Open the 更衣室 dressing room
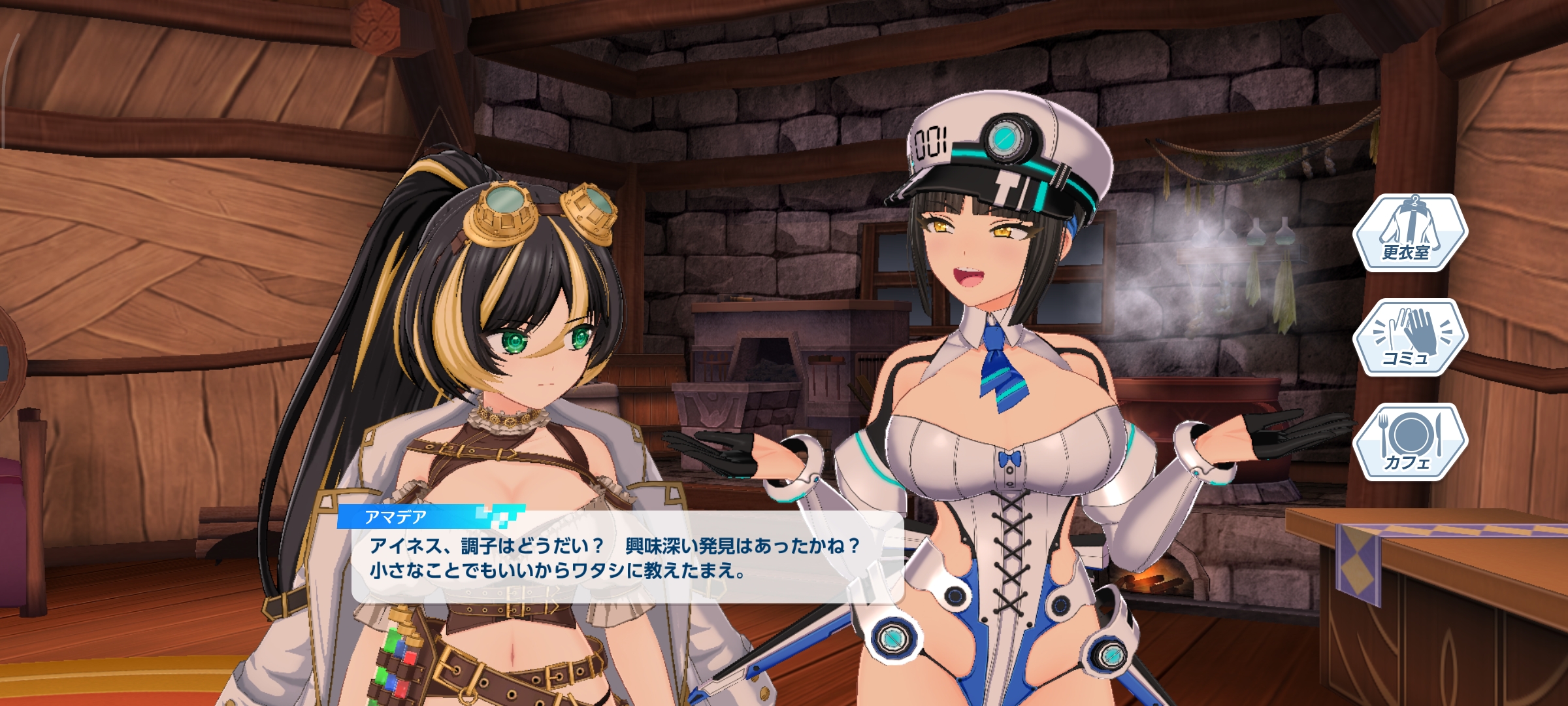The image size is (1568, 706). 1410,233
